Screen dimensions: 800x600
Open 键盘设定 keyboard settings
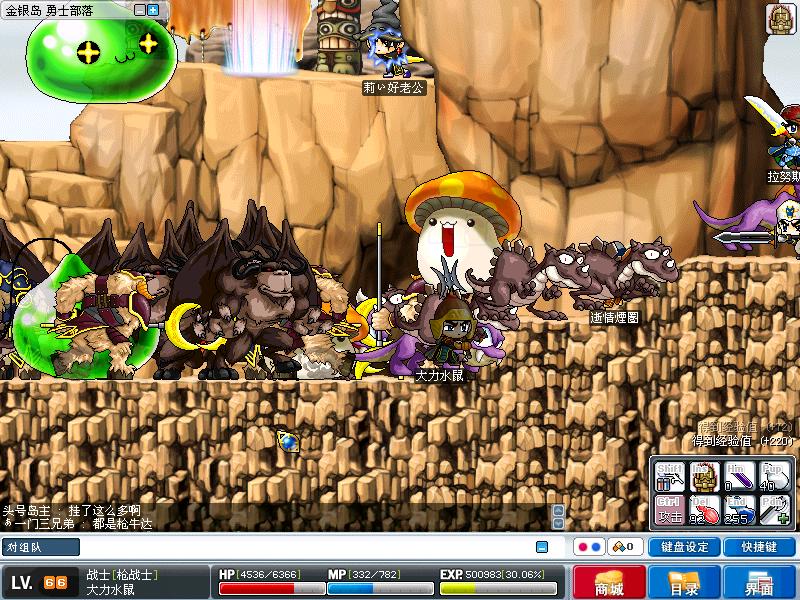[x=685, y=547]
